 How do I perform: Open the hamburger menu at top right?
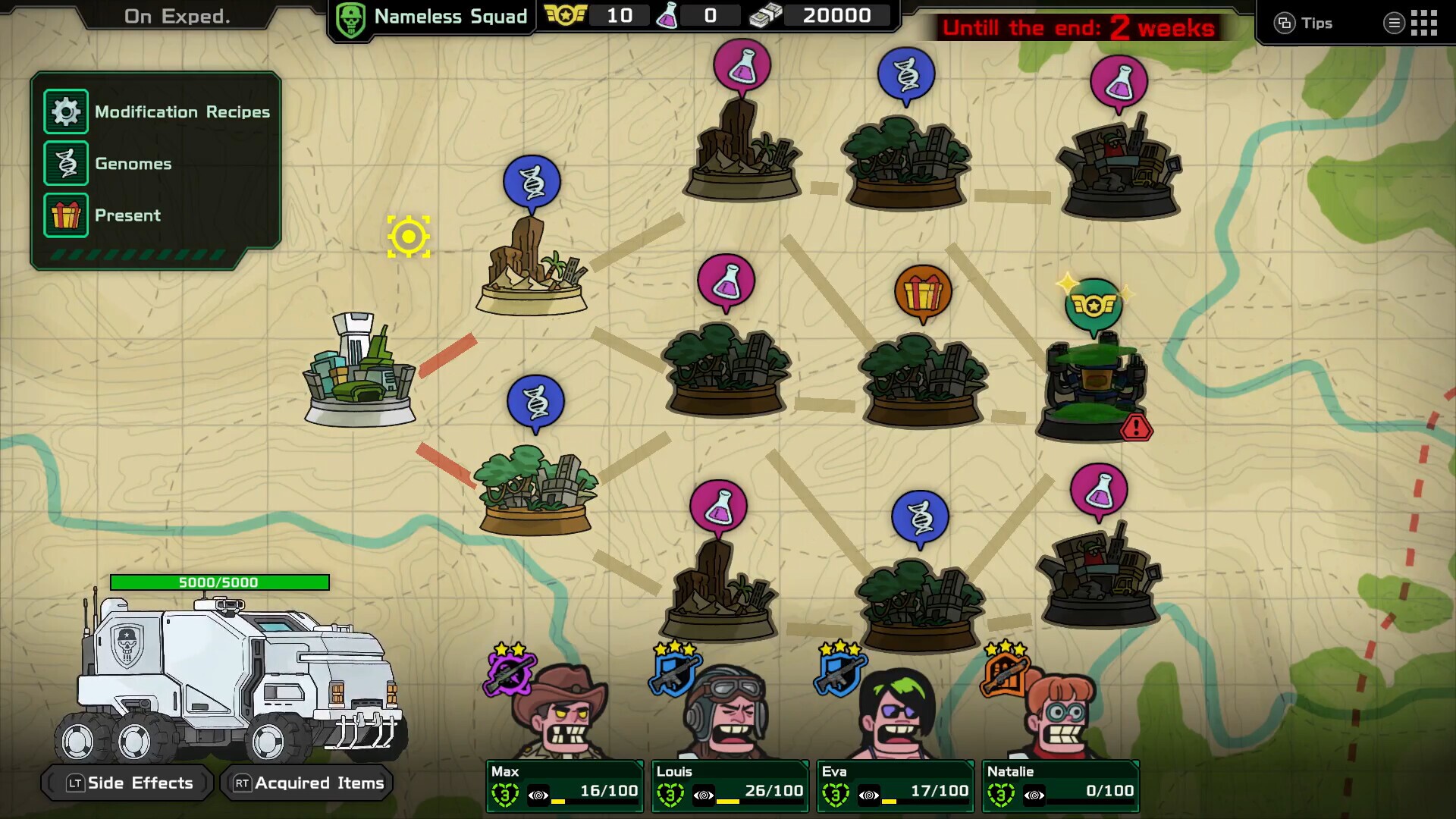tap(1394, 23)
